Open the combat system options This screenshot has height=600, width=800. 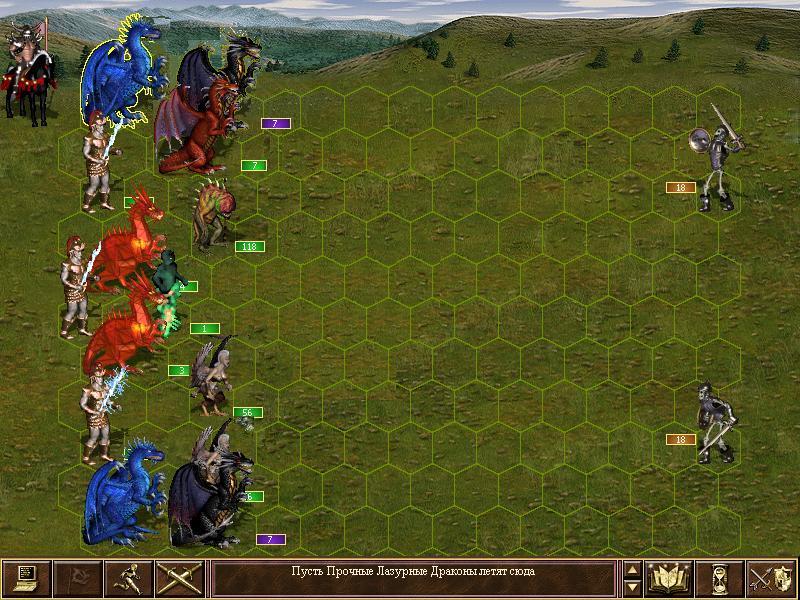[26, 578]
